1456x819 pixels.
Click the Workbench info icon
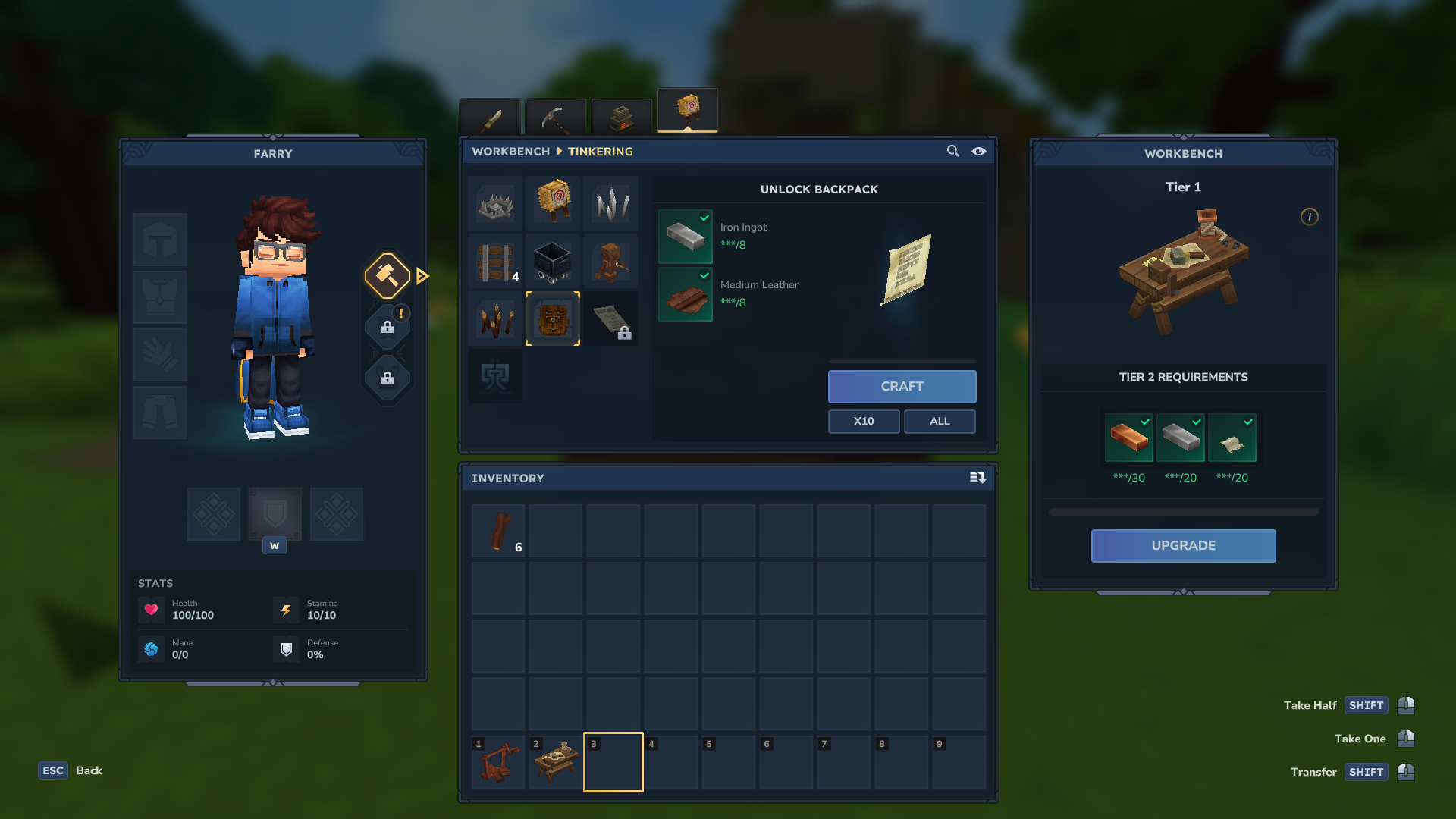[x=1309, y=217]
